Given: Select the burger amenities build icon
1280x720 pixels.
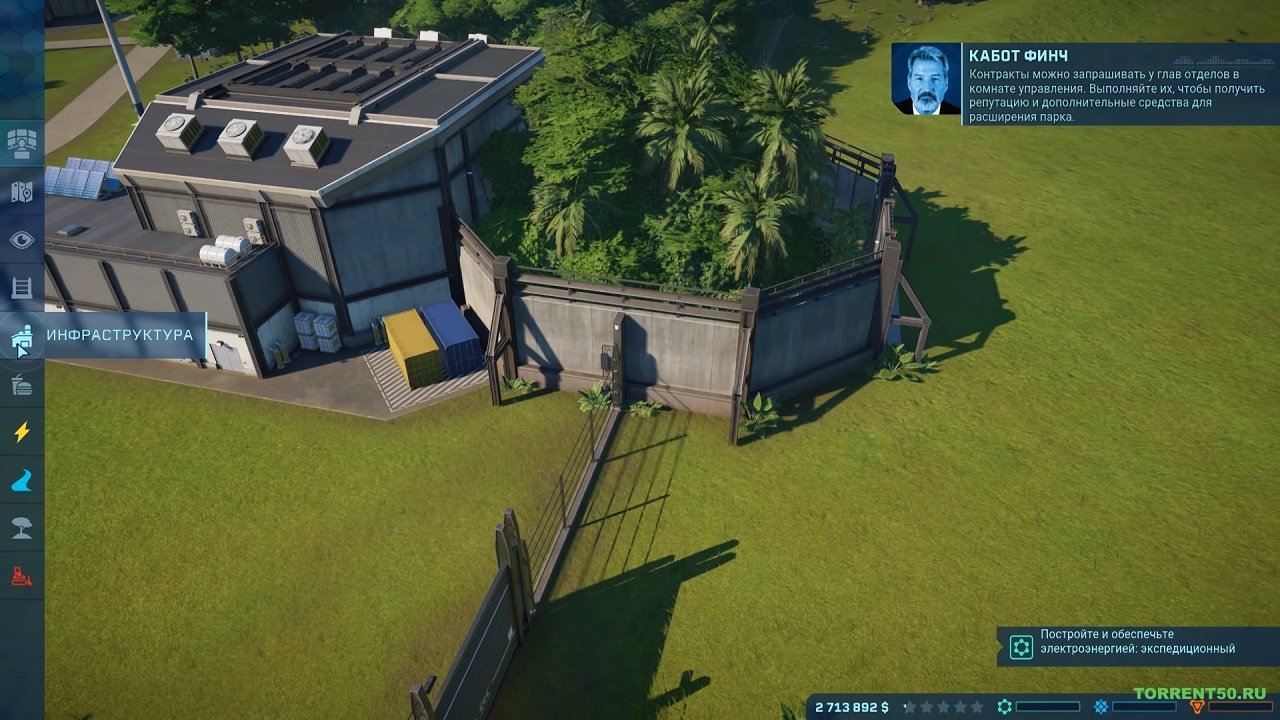Looking at the screenshot, I should pyautogui.click(x=21, y=384).
